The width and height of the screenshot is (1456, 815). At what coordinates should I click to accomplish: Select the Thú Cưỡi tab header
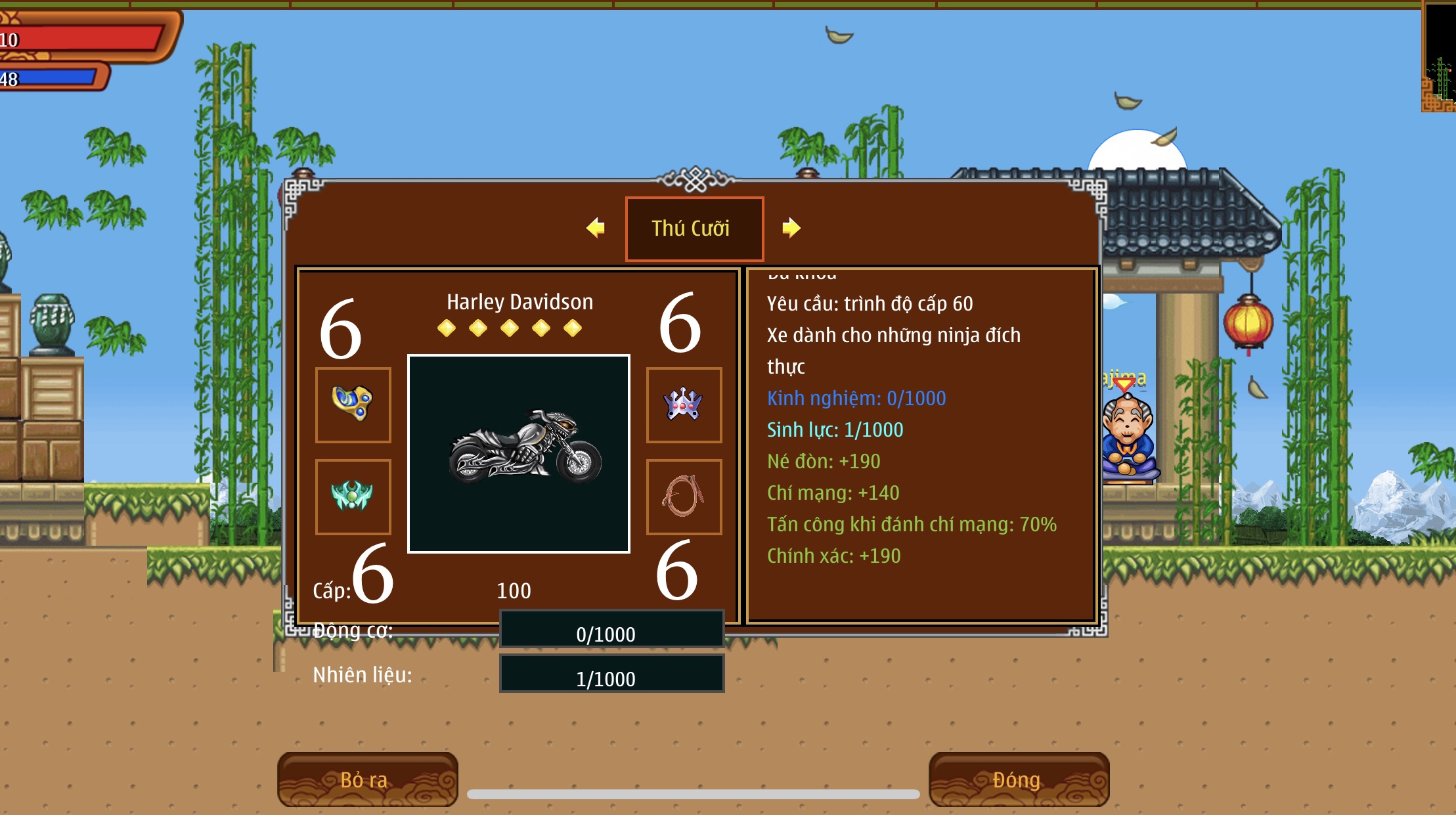coord(694,229)
